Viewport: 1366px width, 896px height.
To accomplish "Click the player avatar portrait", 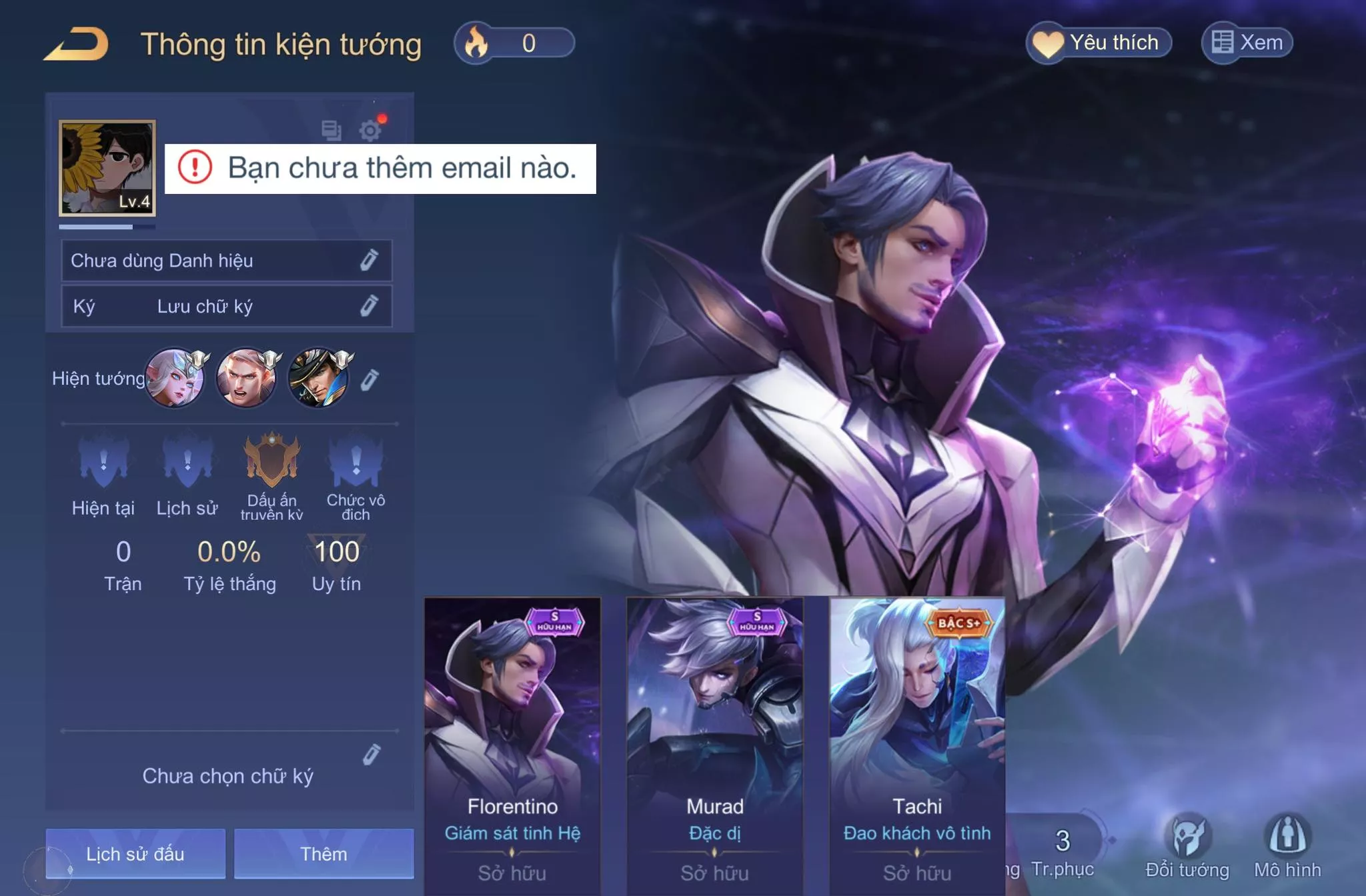I will point(107,168).
